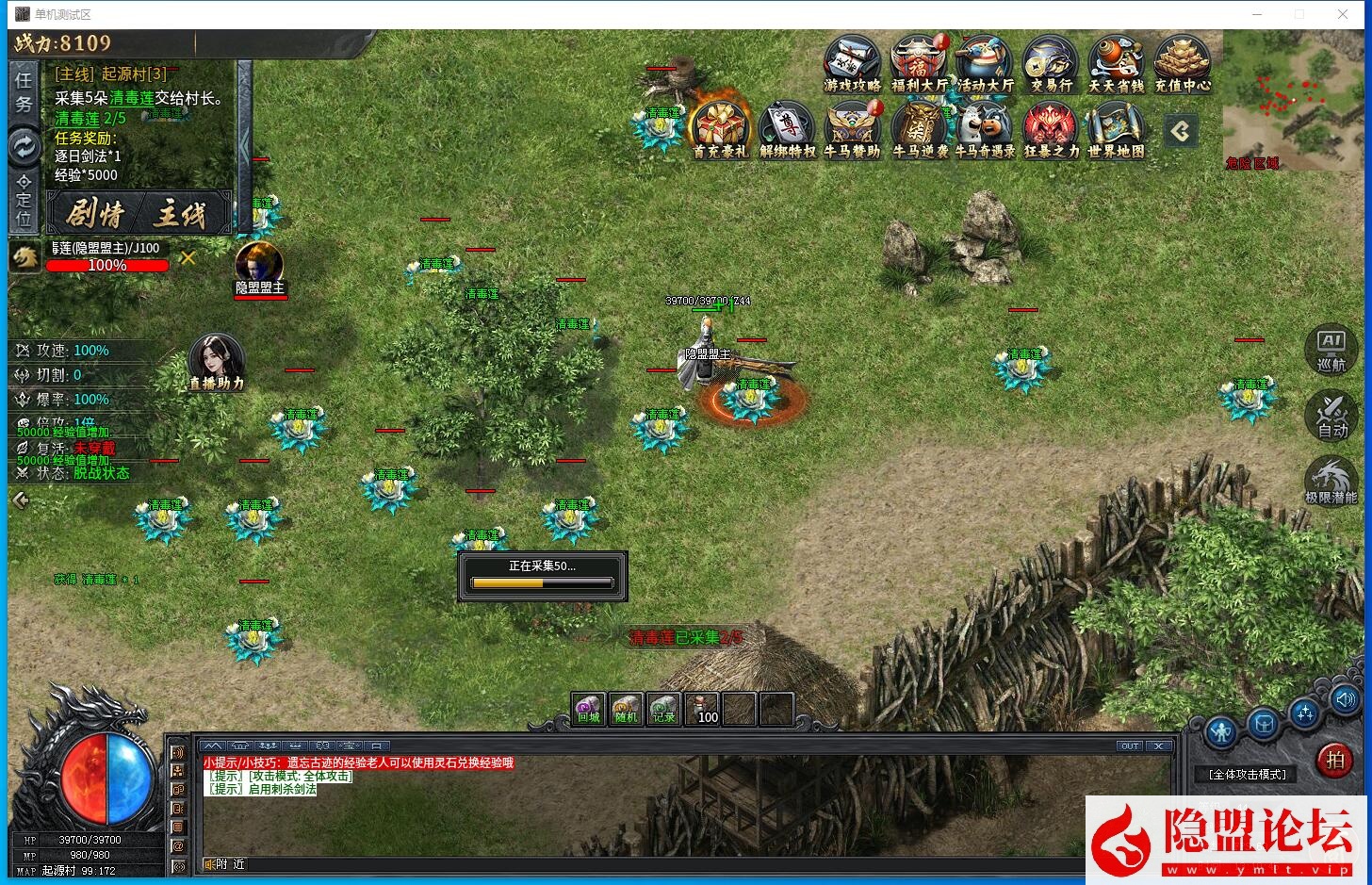Open the 狂暴之力 berserk power icon
The image size is (1372, 885).
click(1050, 128)
